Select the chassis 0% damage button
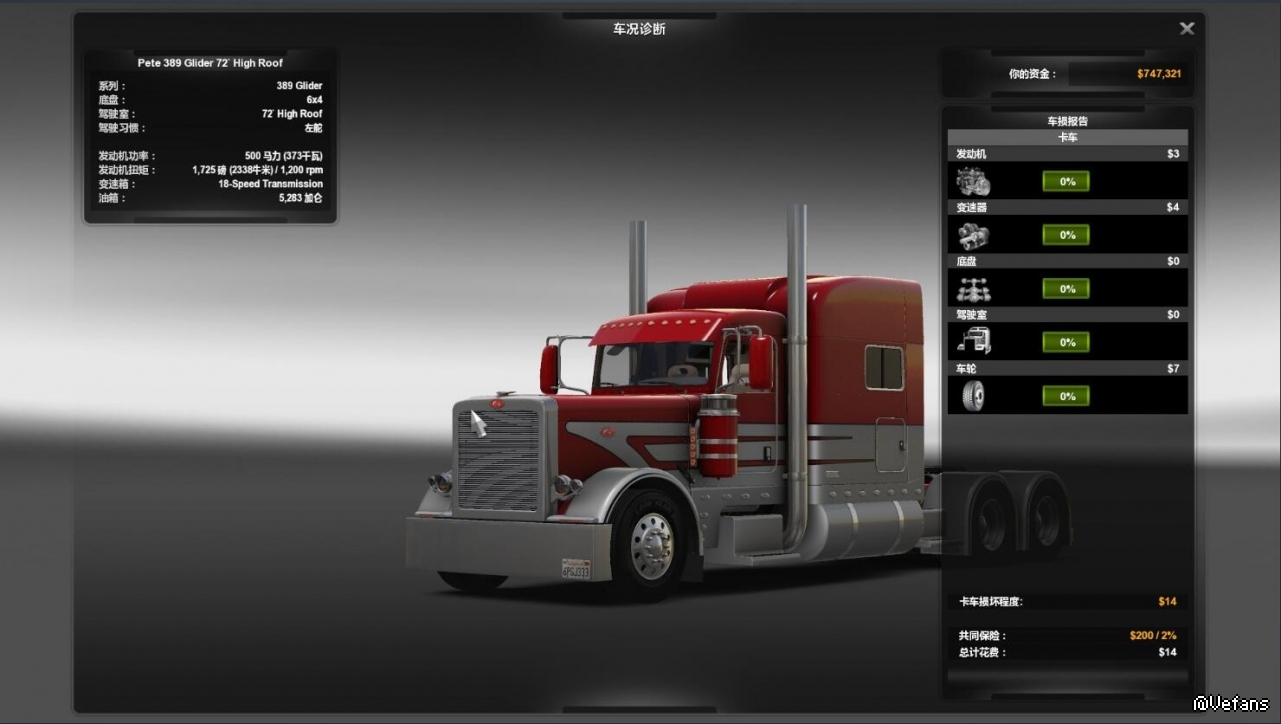The image size is (1281, 724). [x=1066, y=289]
